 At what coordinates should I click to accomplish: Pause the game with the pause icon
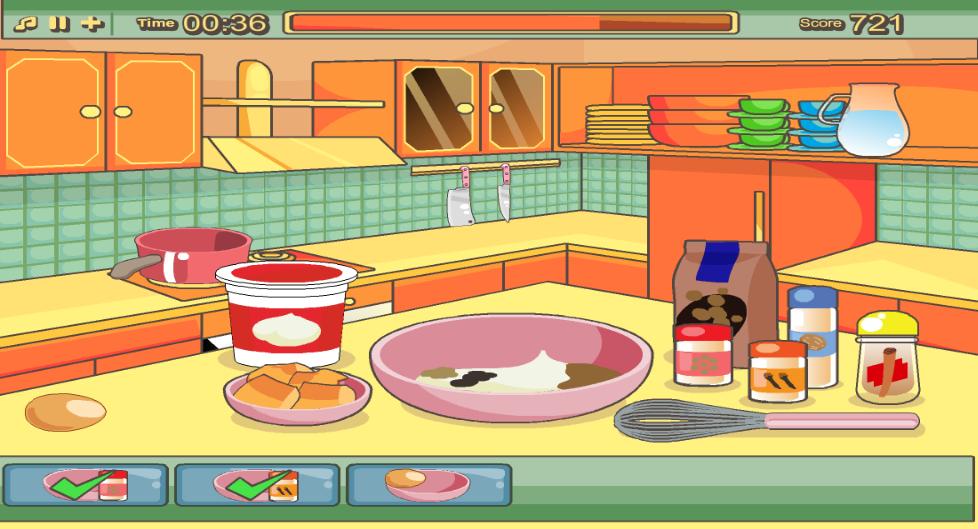click(61, 23)
